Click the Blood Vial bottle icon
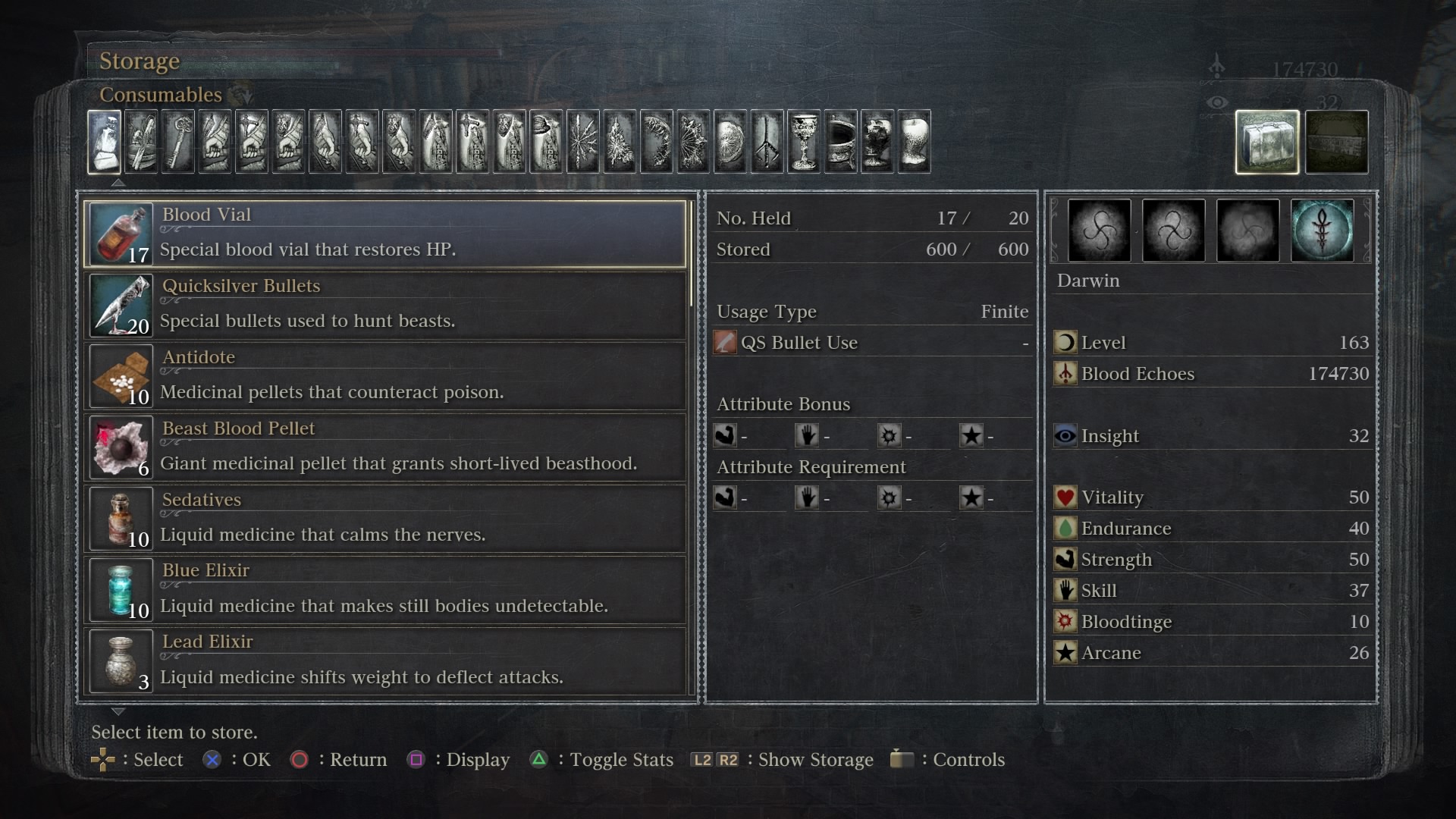 pyautogui.click(x=121, y=232)
